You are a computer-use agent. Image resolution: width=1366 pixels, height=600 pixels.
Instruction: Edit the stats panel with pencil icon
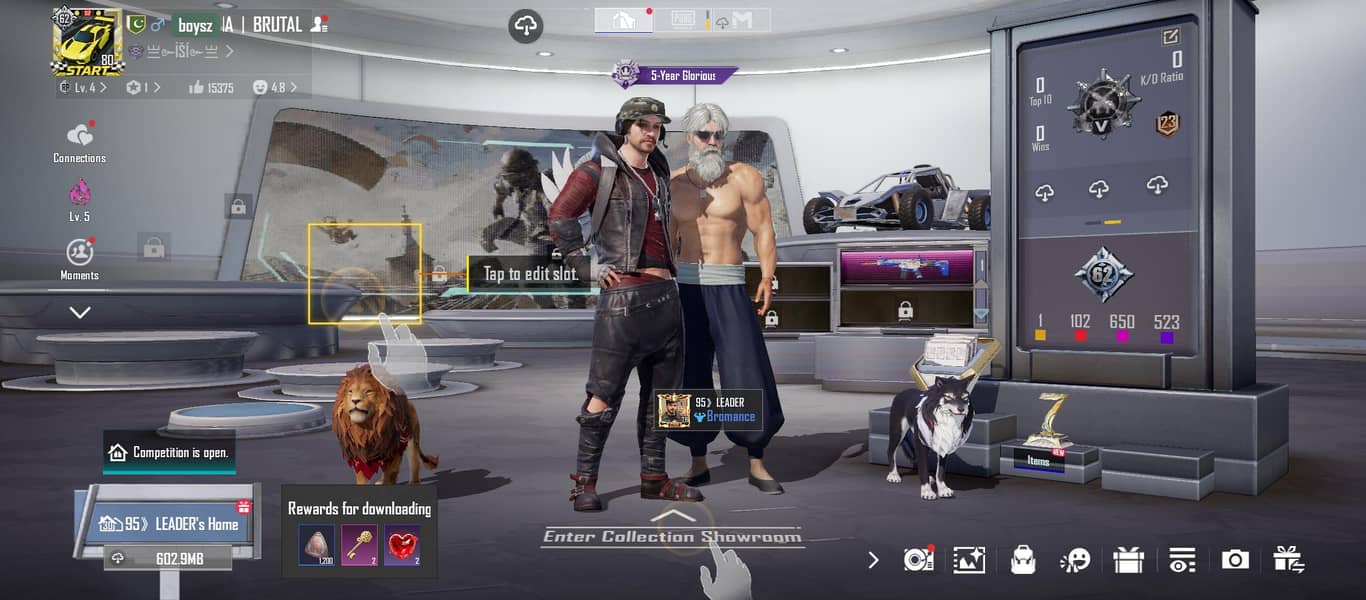(1170, 37)
